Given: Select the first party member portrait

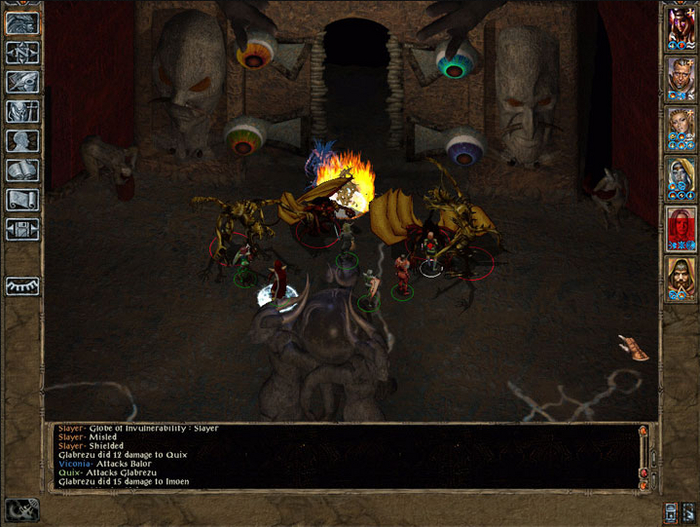Looking at the screenshot, I should pyautogui.click(x=680, y=28).
